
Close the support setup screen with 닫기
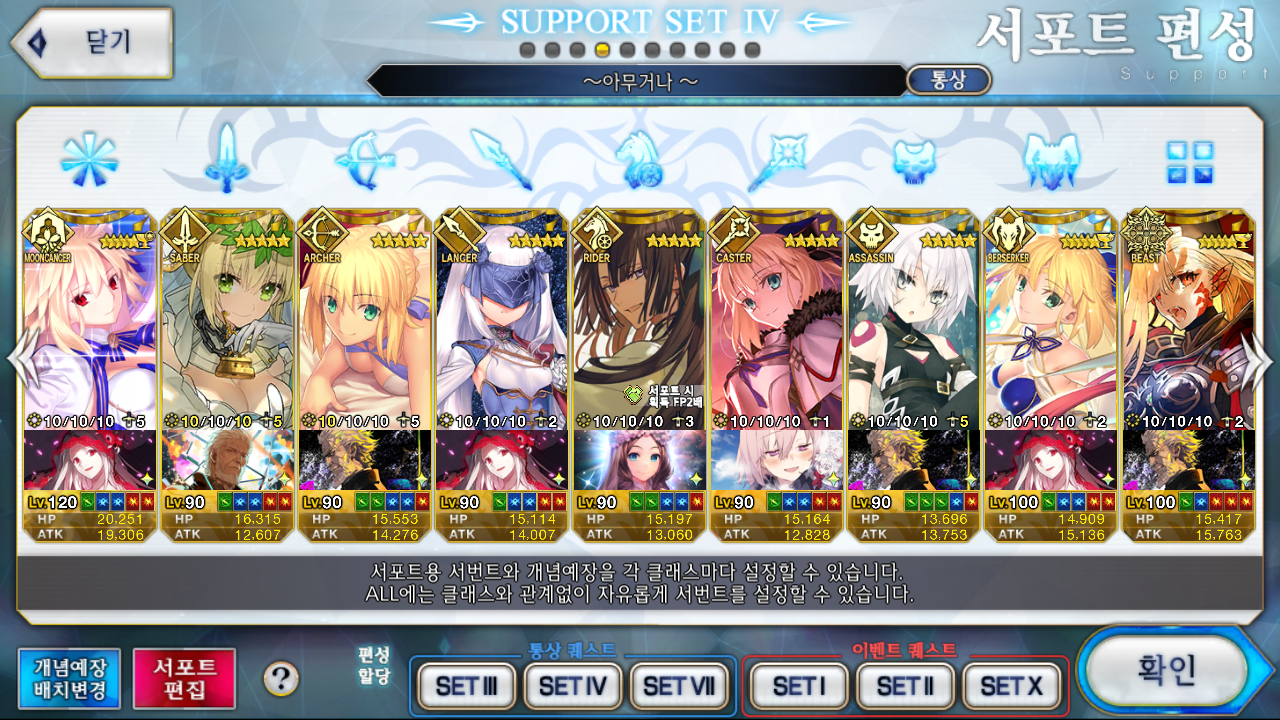(92, 42)
